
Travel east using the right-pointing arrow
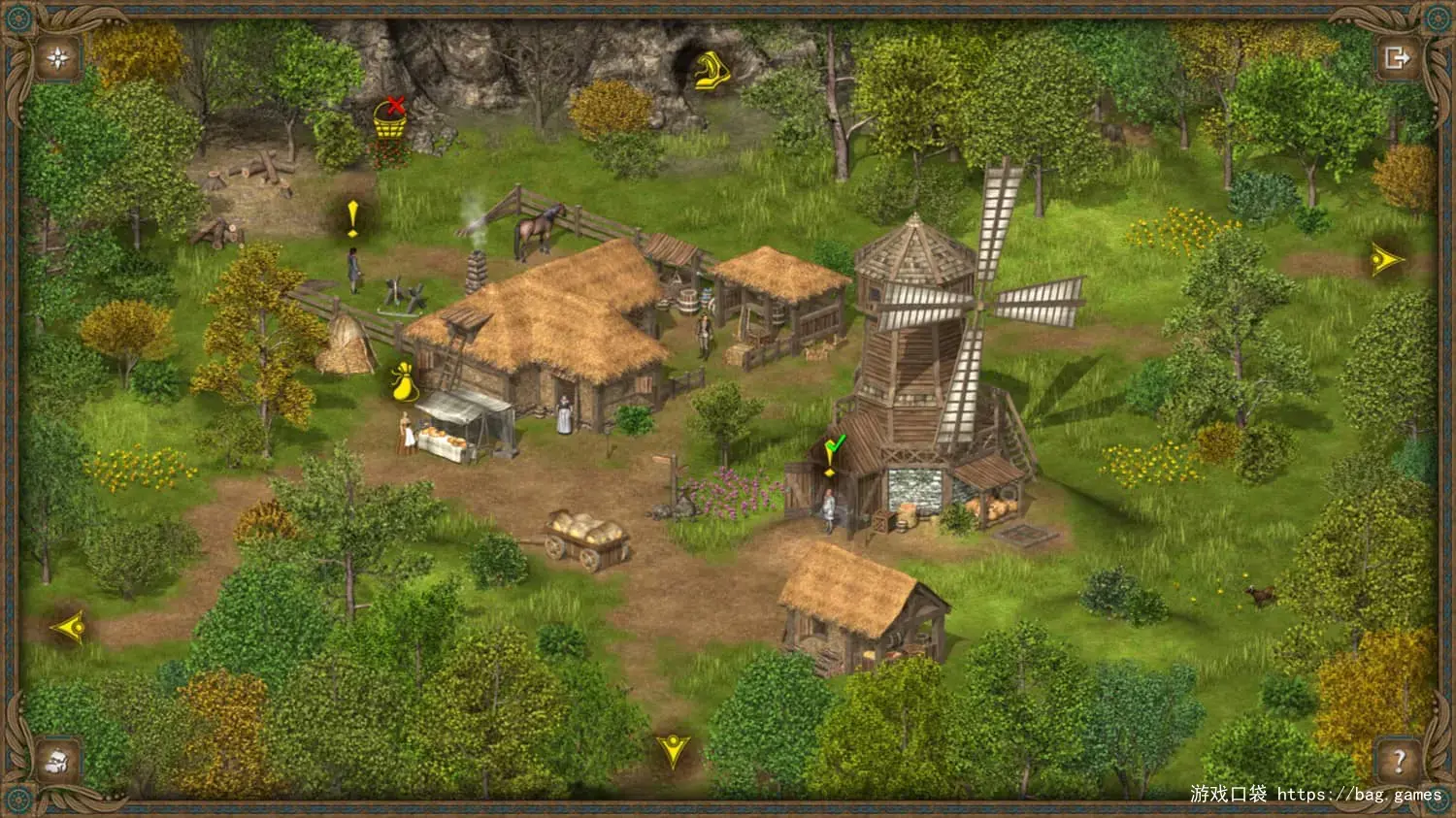coord(1386,259)
